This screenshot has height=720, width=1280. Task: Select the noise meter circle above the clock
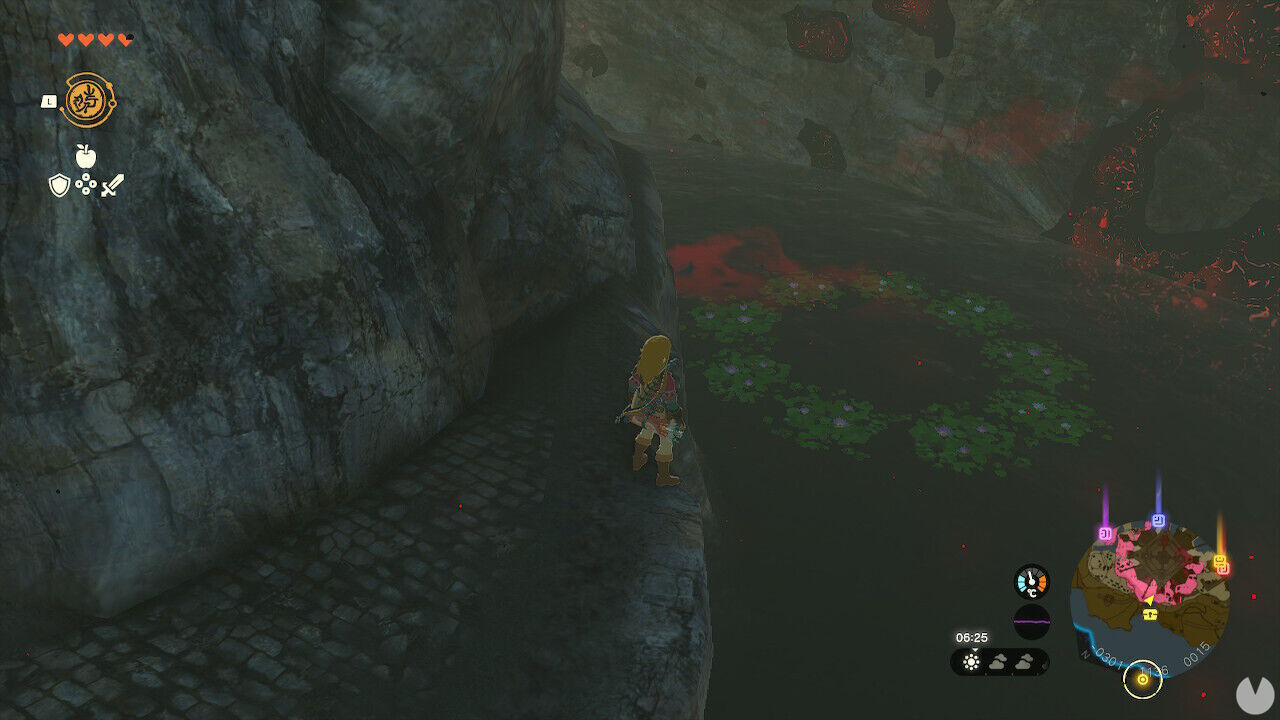tap(1031, 618)
